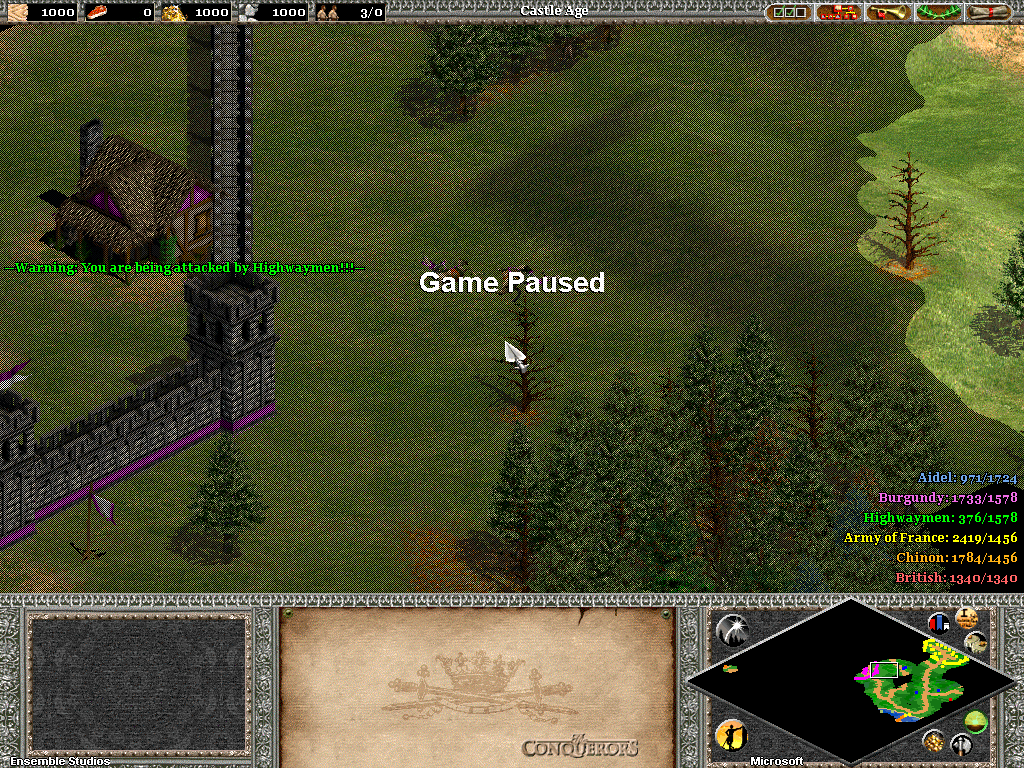Toggle the statistics bar chart button

938,623
